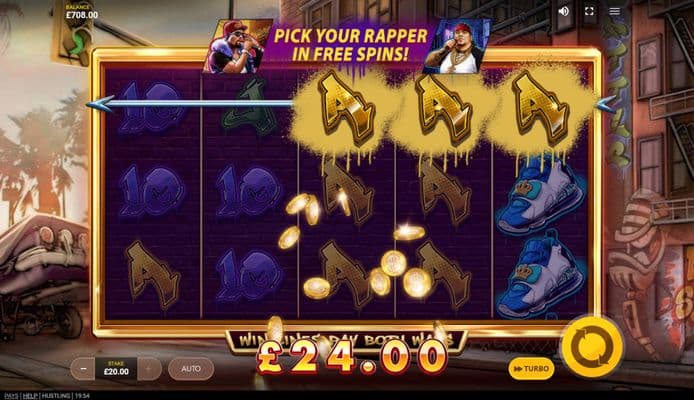Screen dimensions: 694x400
Task: Mute the game sound
Action: 564,12
